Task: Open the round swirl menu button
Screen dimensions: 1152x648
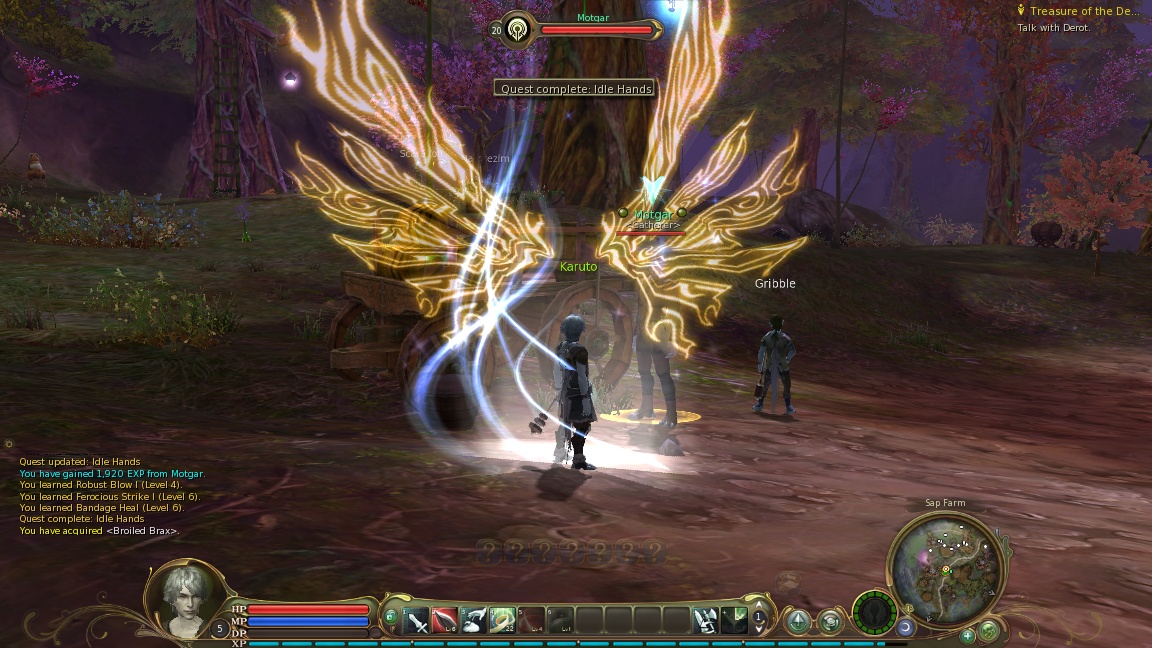Action: coord(831,622)
